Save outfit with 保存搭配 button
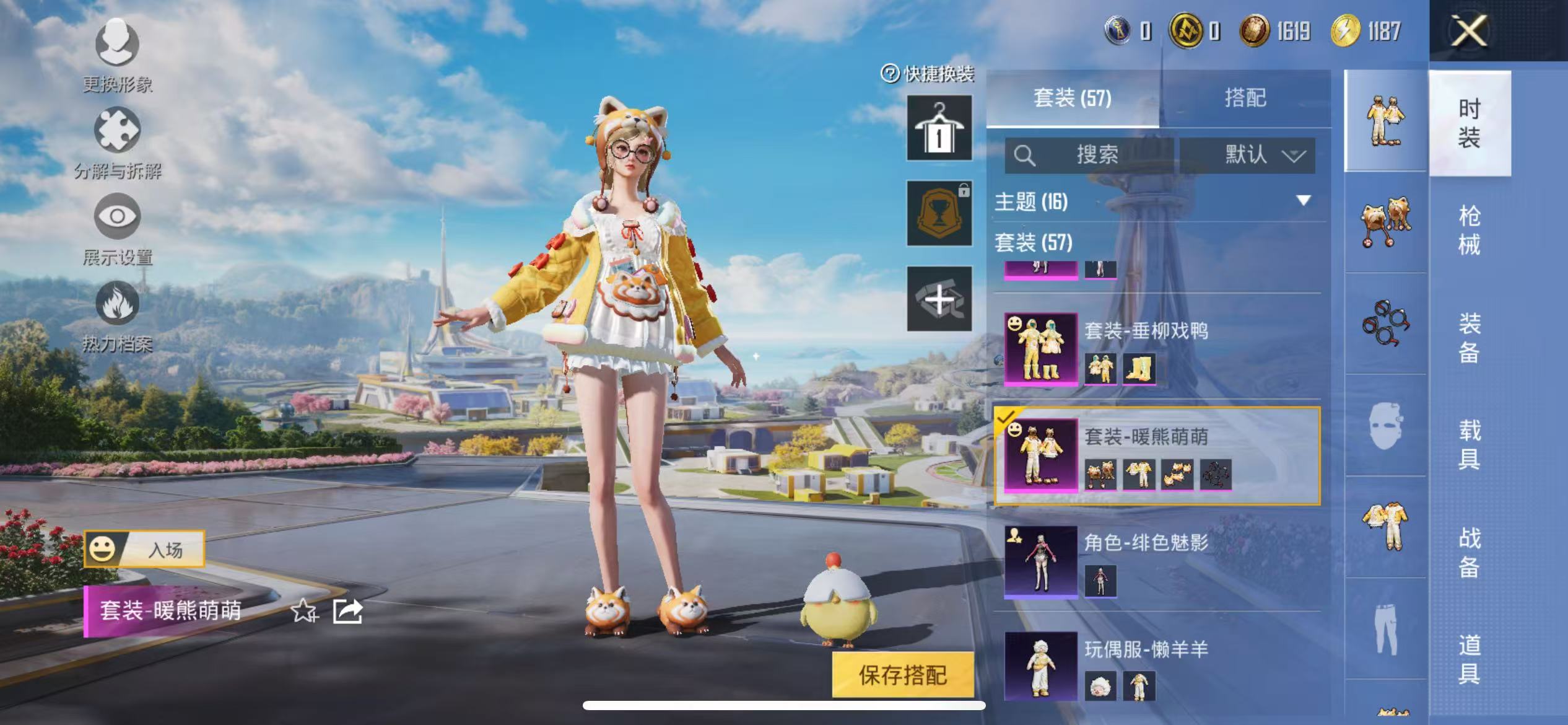The width and height of the screenshot is (1568, 725). (902, 675)
